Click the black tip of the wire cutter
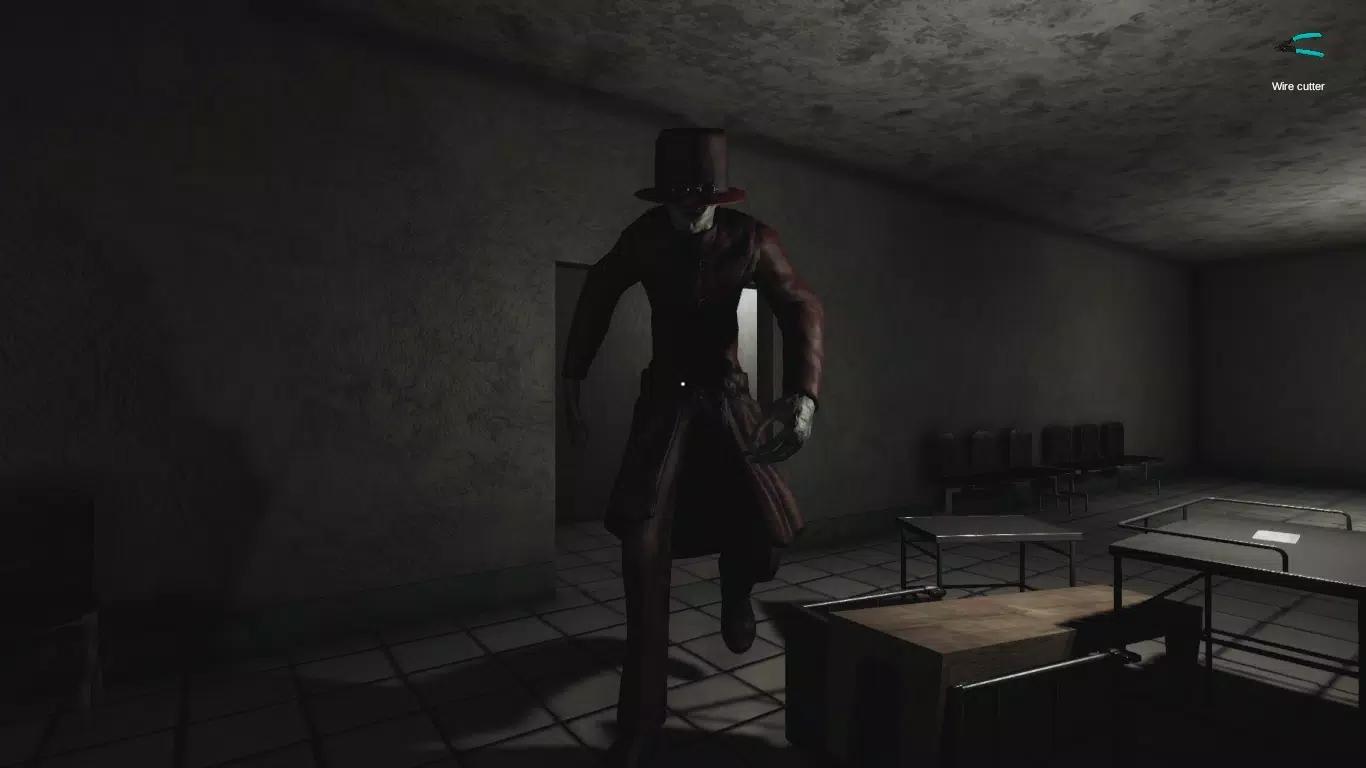The height and width of the screenshot is (768, 1366). pos(1280,45)
